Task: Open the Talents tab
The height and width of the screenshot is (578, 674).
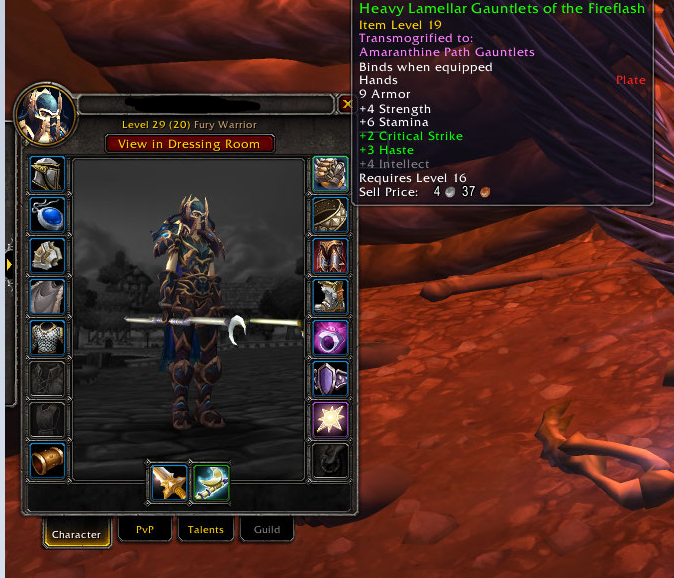Action: (205, 529)
